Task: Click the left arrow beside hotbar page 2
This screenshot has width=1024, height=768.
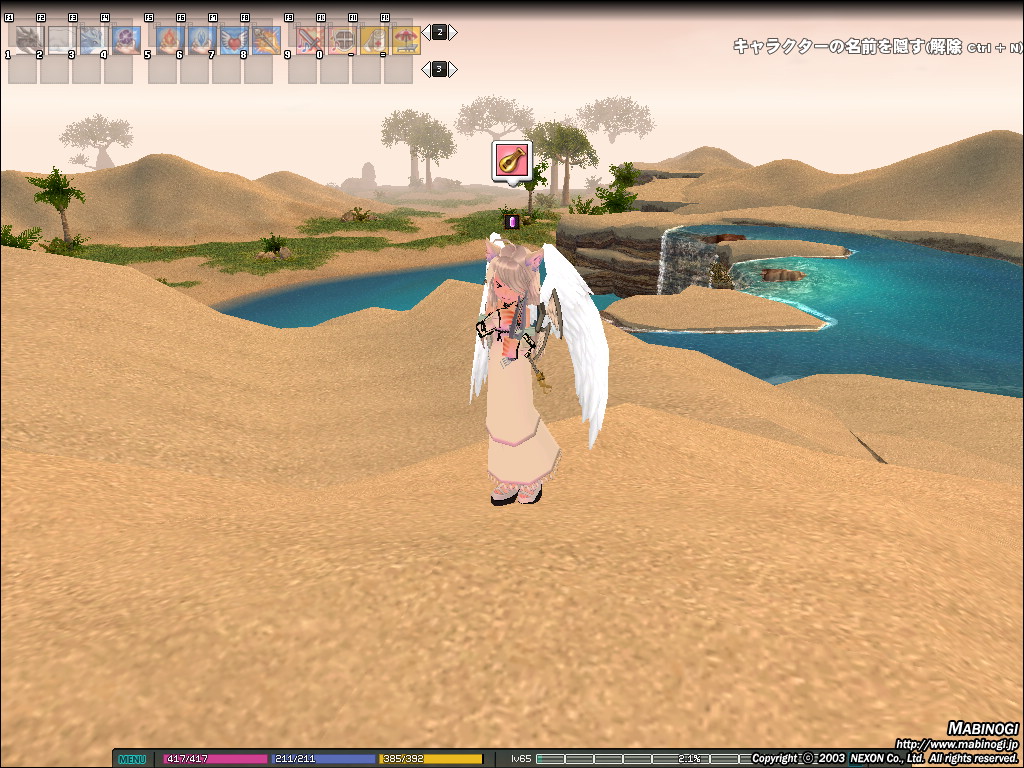Action: click(425, 32)
